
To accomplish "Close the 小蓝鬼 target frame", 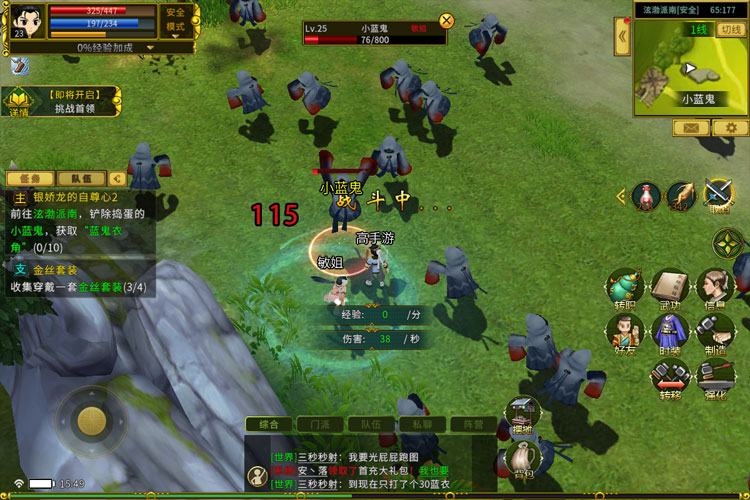I will coord(447,20).
